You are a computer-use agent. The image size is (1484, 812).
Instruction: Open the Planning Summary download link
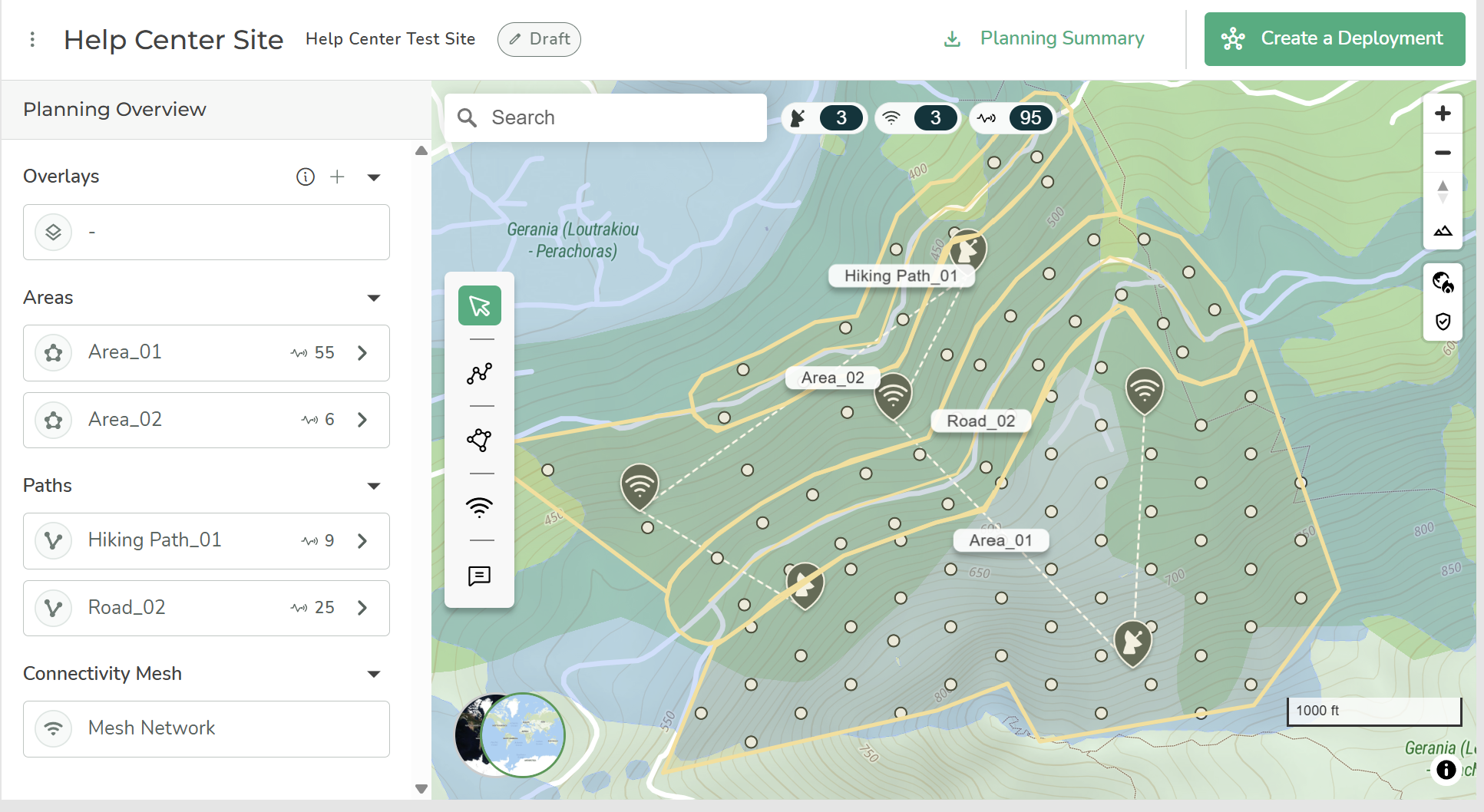click(1044, 38)
